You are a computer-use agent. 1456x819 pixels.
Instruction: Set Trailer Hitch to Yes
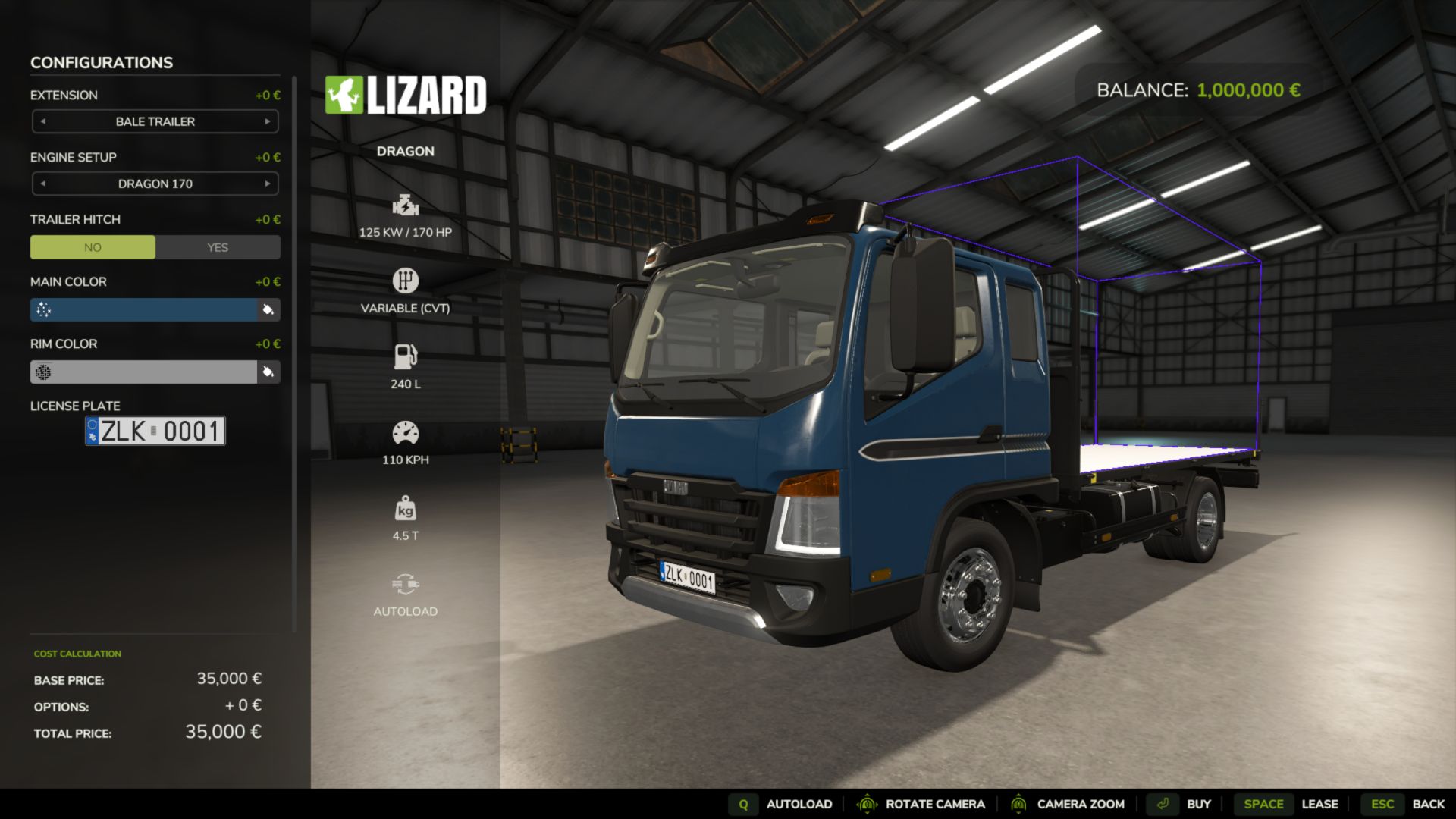tap(218, 247)
